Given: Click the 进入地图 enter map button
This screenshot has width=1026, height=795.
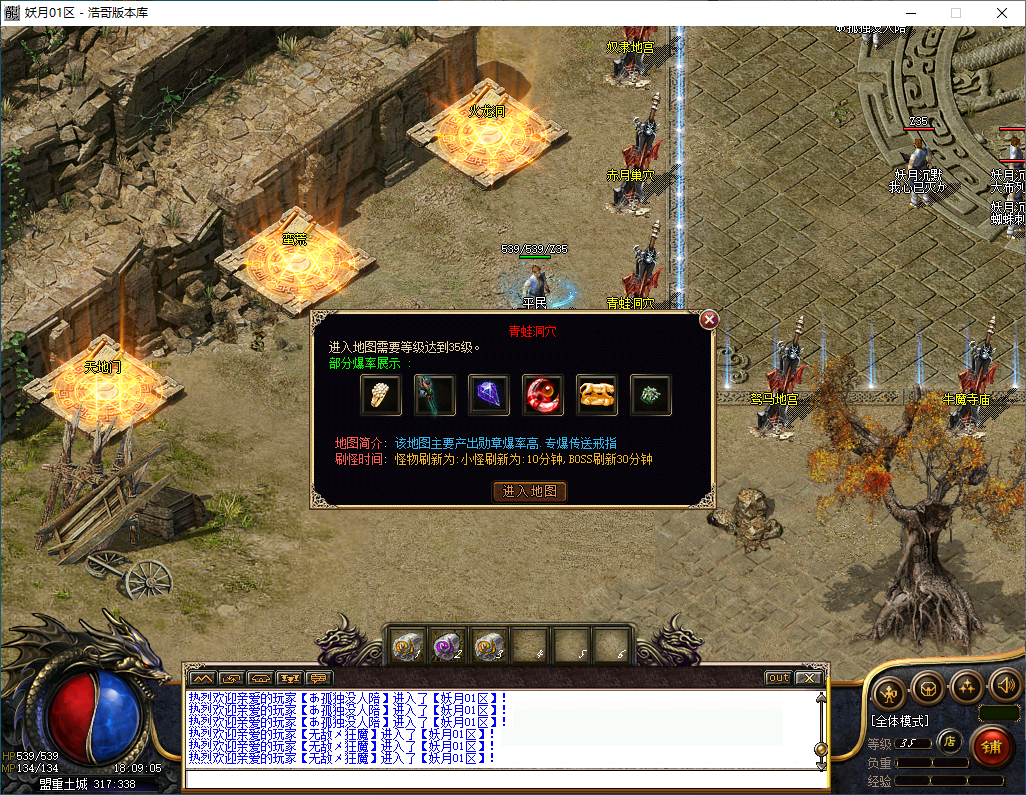Looking at the screenshot, I should tap(530, 491).
